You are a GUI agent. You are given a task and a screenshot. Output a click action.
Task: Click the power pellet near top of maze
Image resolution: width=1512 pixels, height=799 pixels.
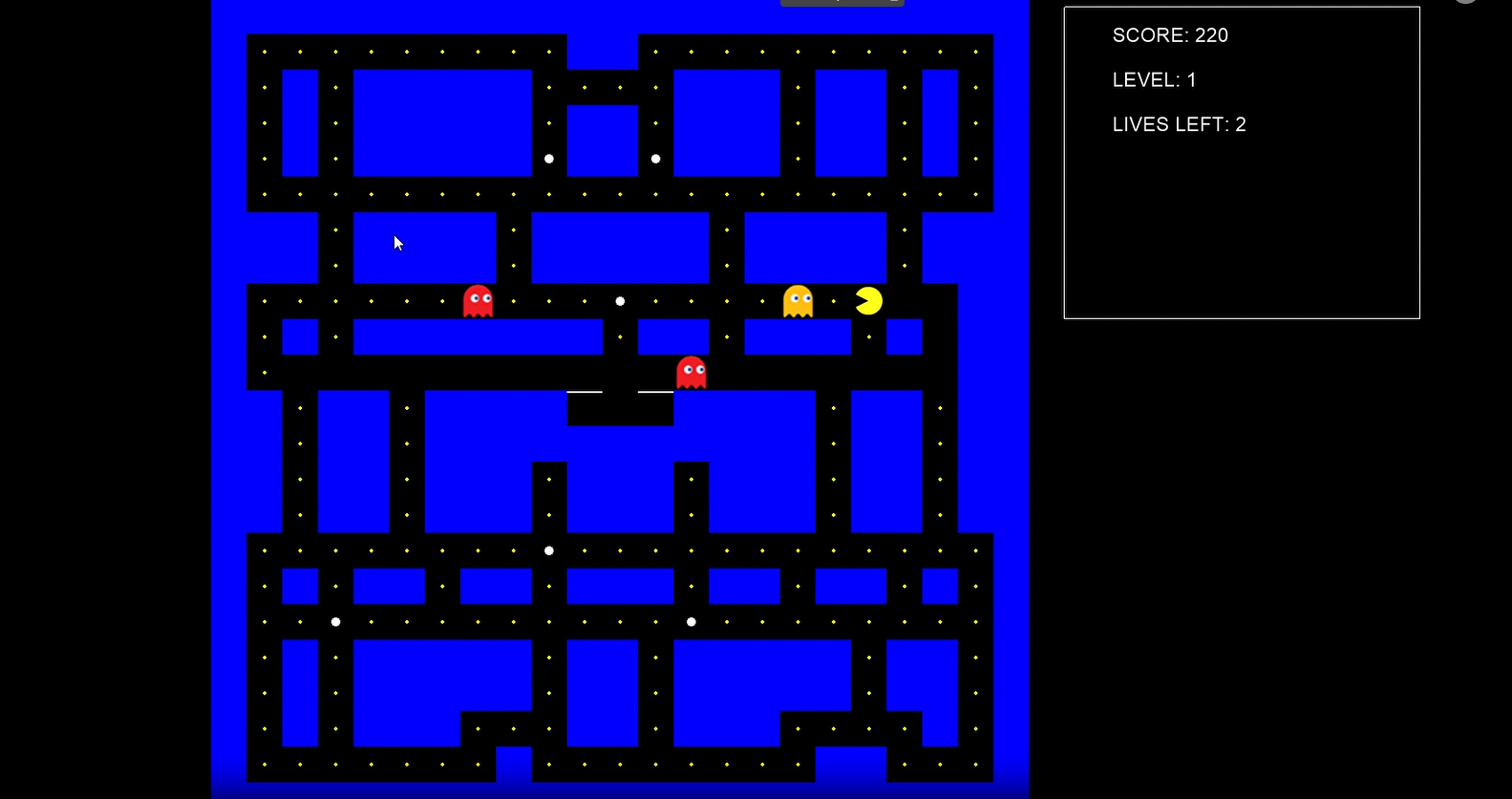click(549, 158)
